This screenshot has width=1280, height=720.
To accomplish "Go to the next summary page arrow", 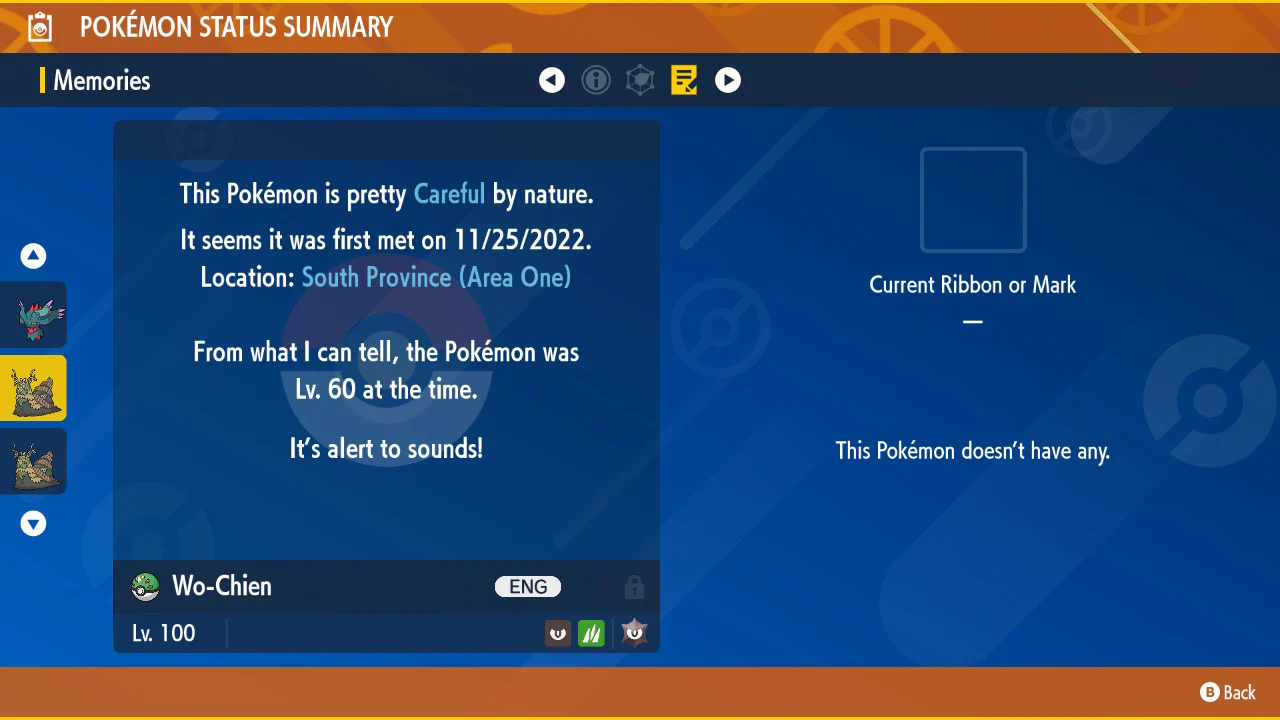I will coord(728,80).
